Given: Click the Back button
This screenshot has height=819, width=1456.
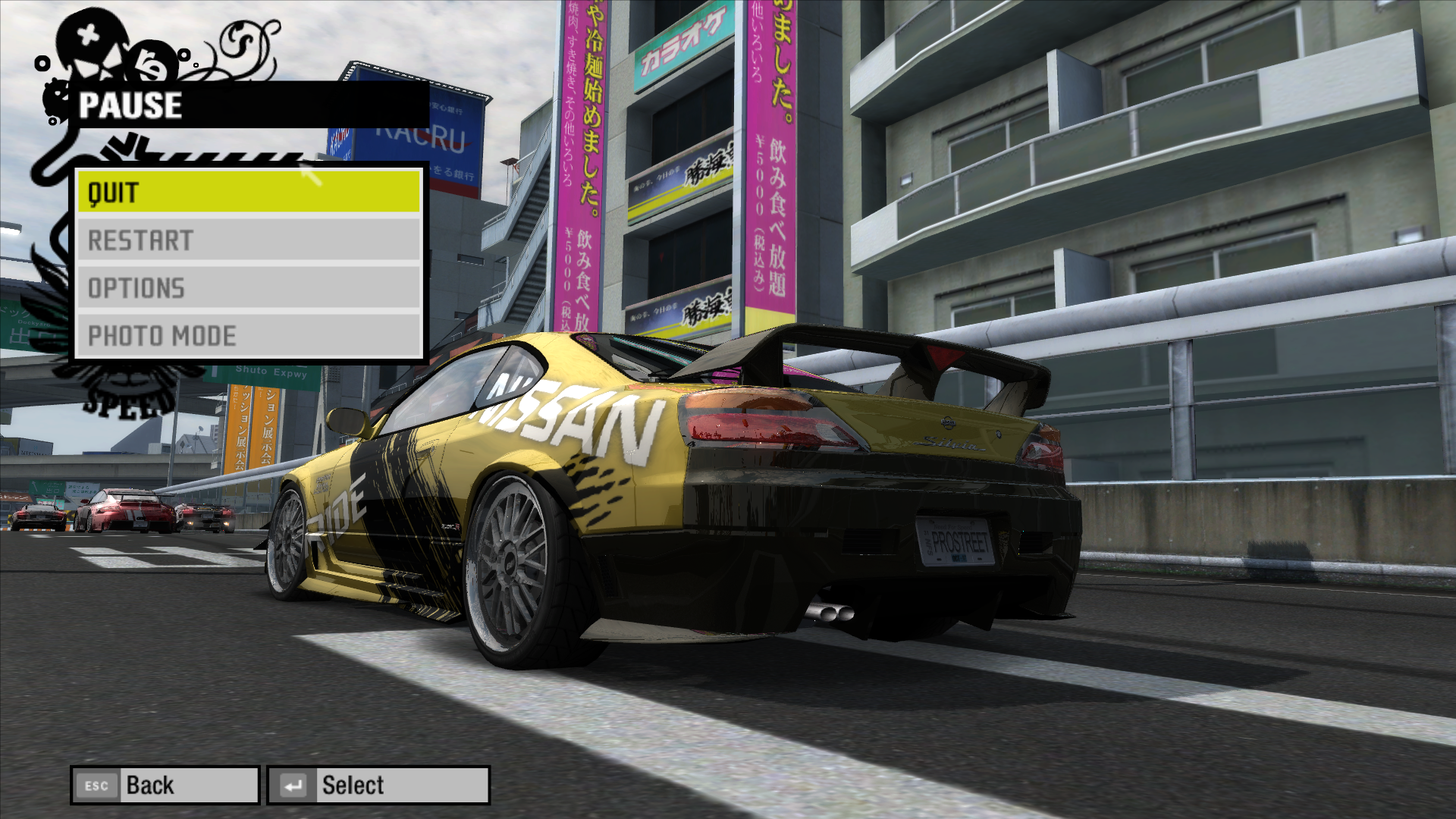Looking at the screenshot, I should click(x=165, y=785).
